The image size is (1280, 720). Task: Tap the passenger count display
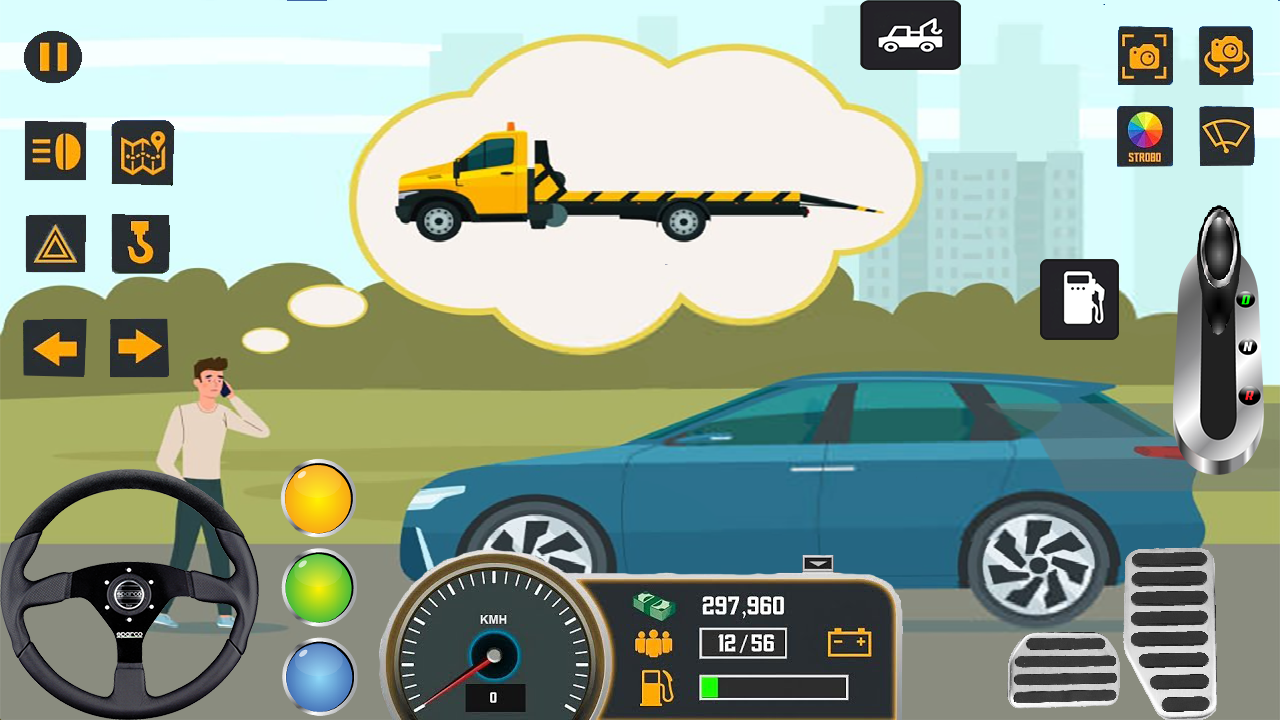[x=742, y=642]
